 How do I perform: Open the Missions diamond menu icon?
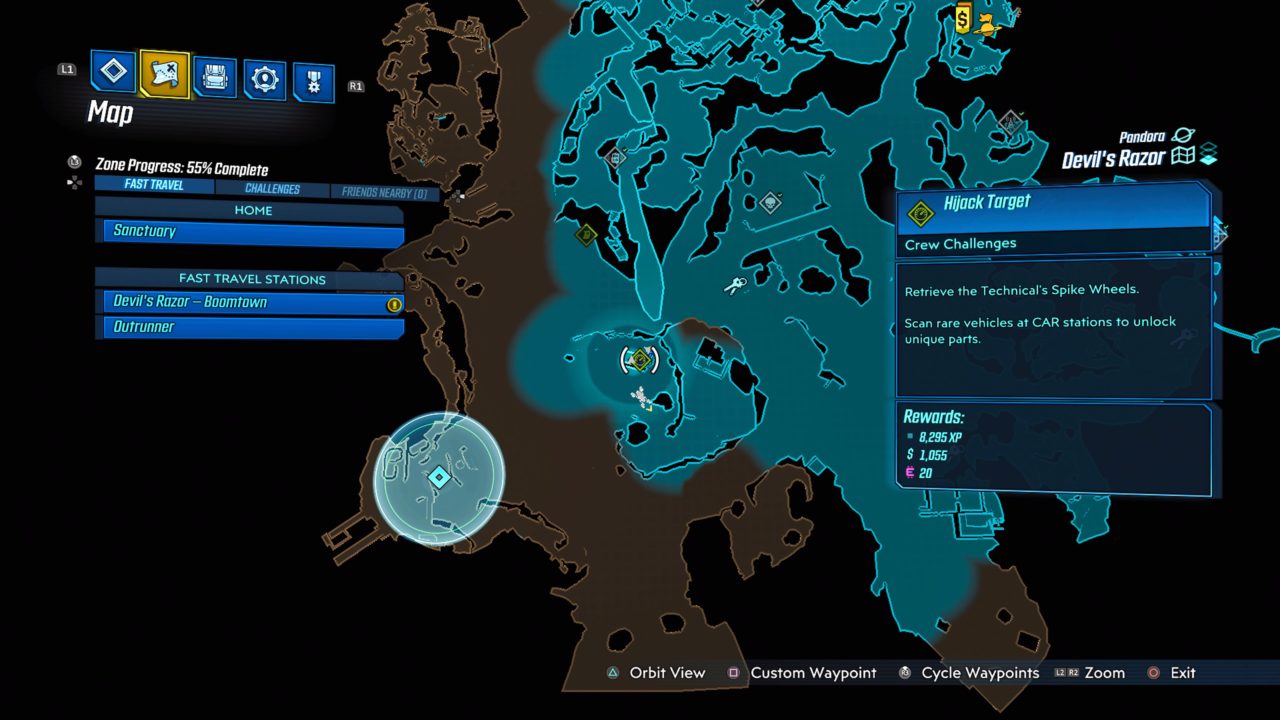pos(112,73)
